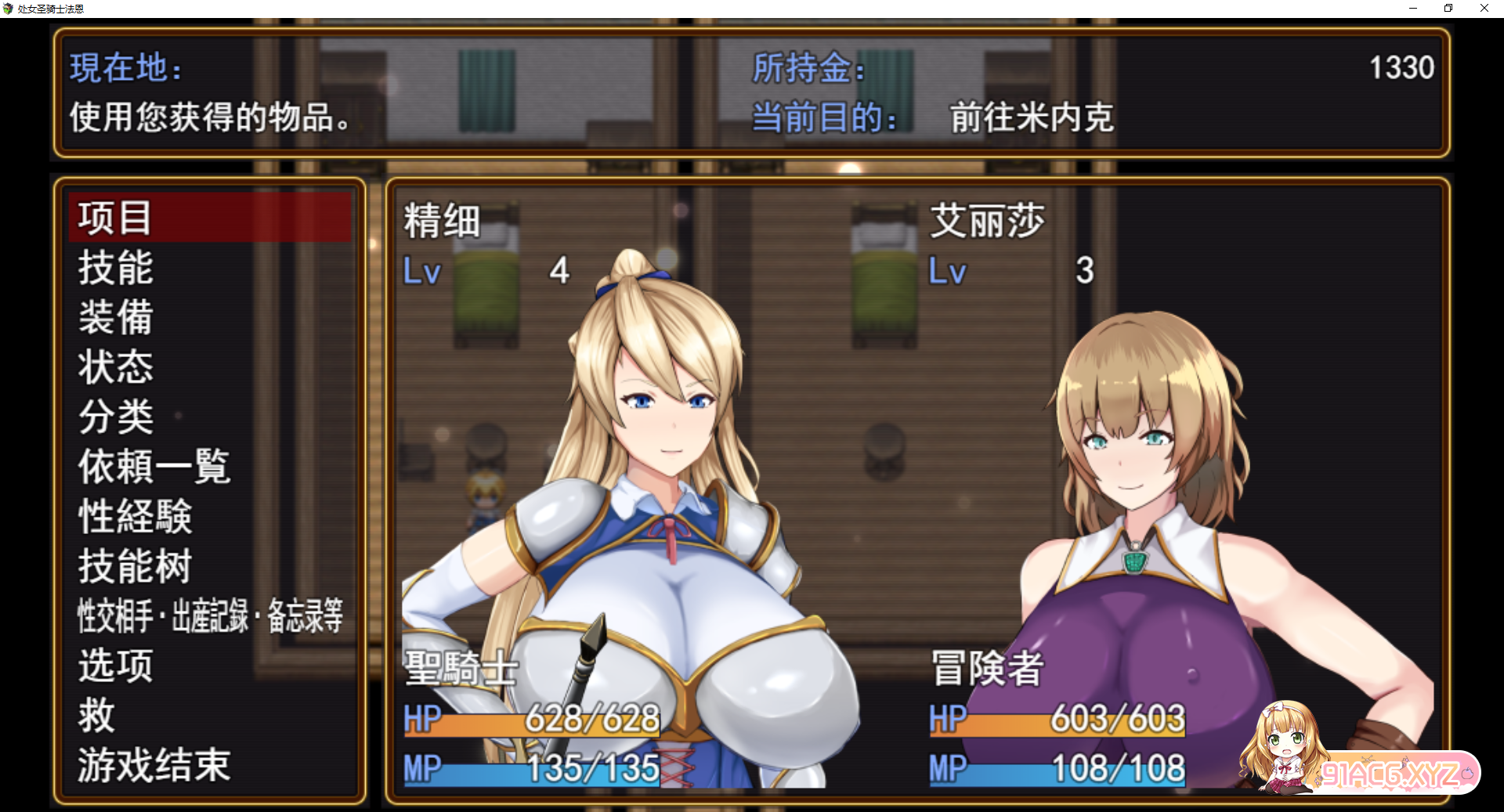The height and width of the screenshot is (812, 1504).
Task: Open the 依頼一覧 quest list
Action: coord(153,467)
